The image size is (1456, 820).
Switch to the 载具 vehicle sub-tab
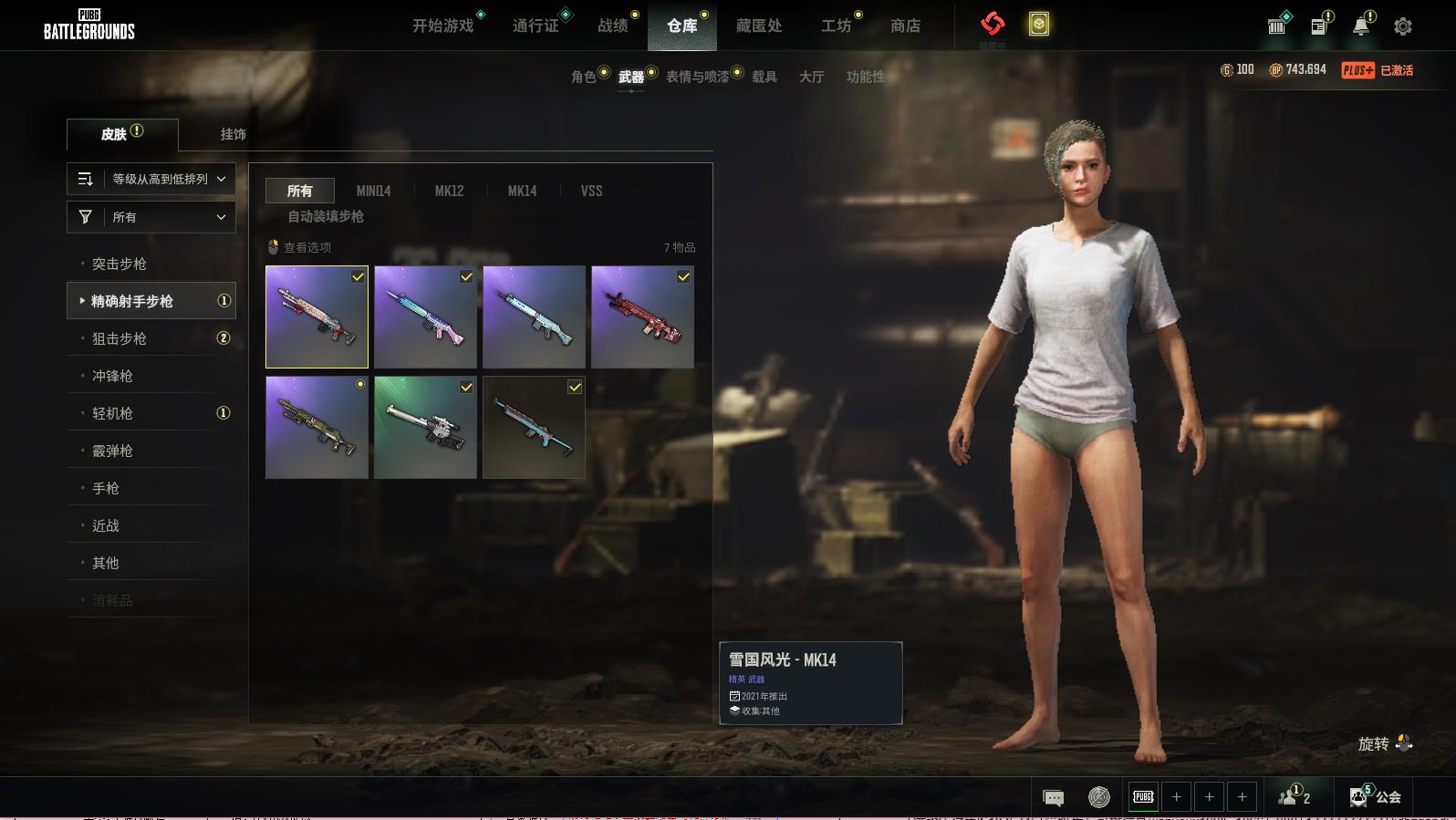click(764, 77)
